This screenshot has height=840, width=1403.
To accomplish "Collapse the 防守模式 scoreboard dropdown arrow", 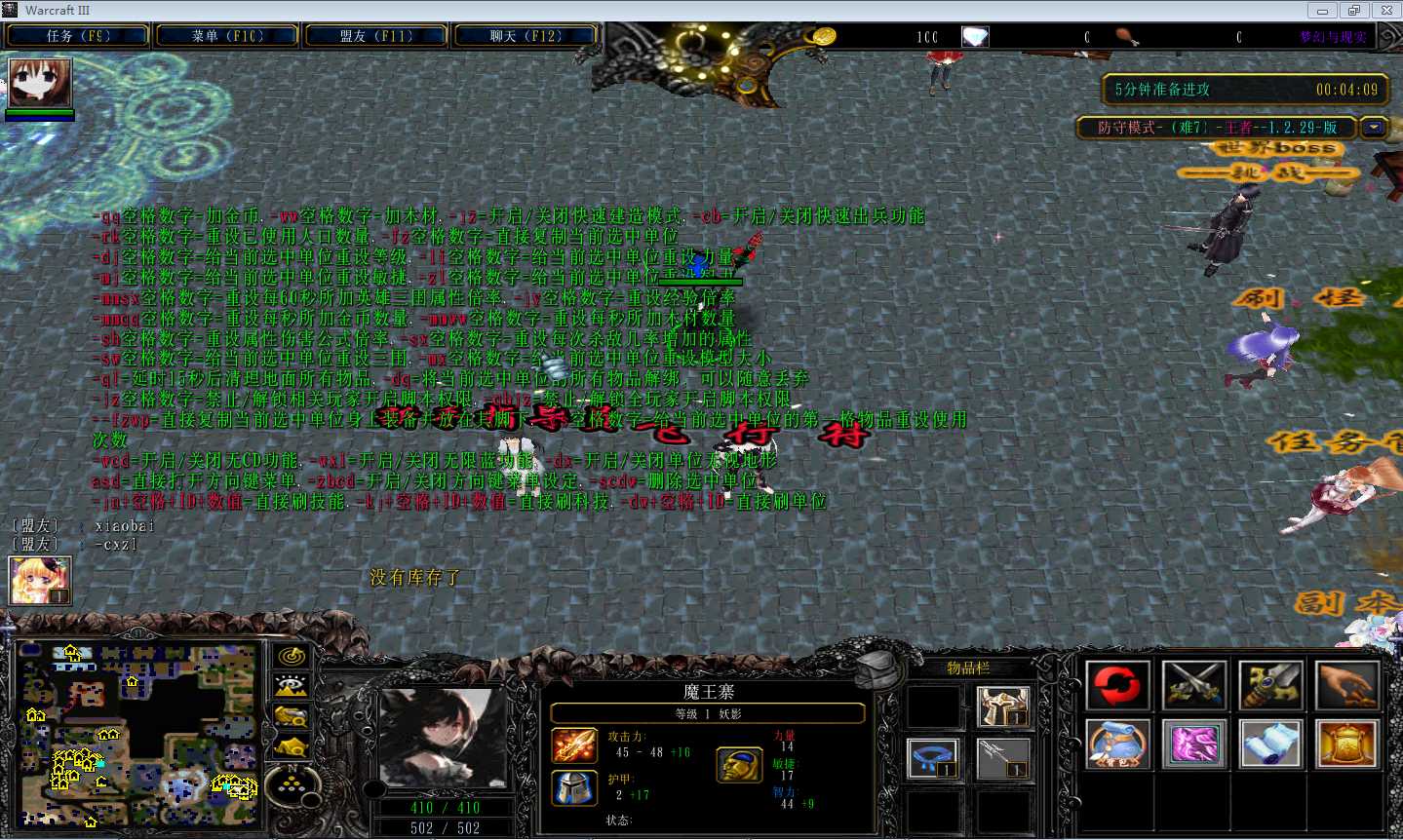I will click(x=1375, y=128).
